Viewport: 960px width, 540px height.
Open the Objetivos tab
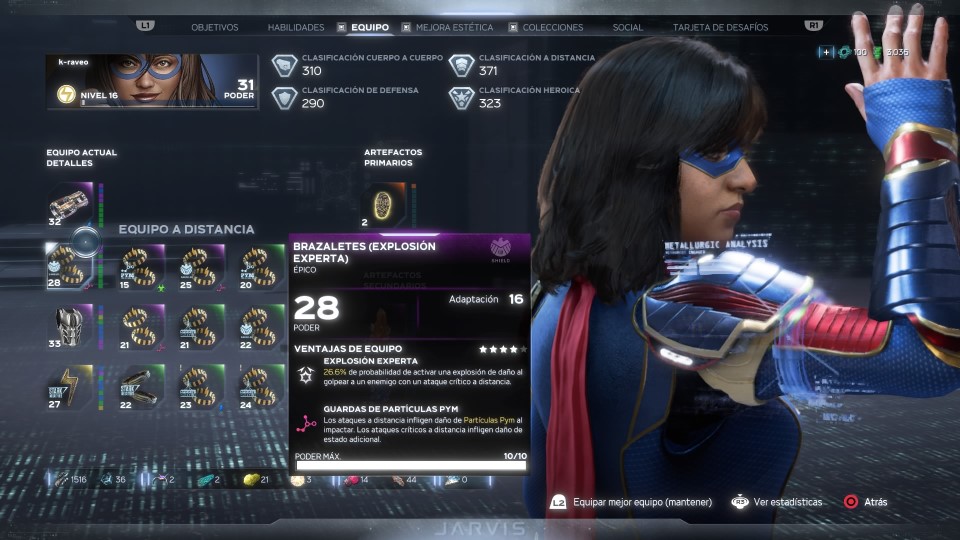pyautogui.click(x=214, y=27)
